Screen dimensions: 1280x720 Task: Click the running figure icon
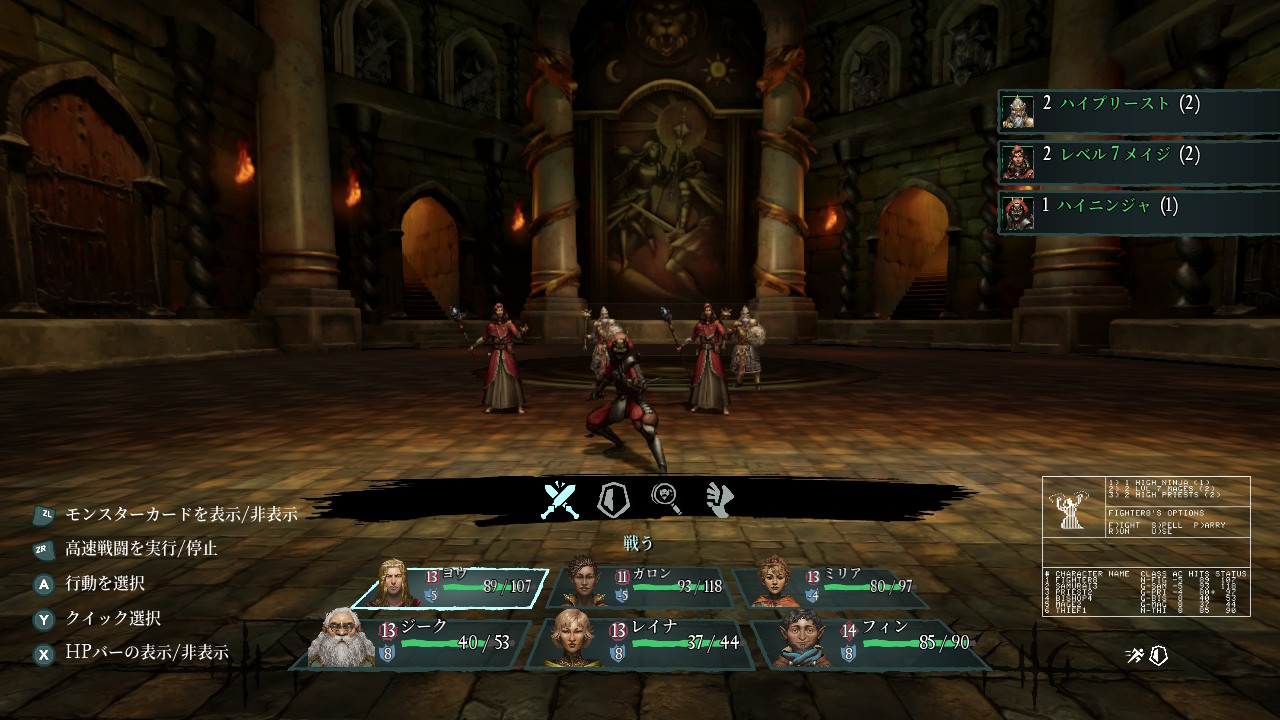[1134, 656]
